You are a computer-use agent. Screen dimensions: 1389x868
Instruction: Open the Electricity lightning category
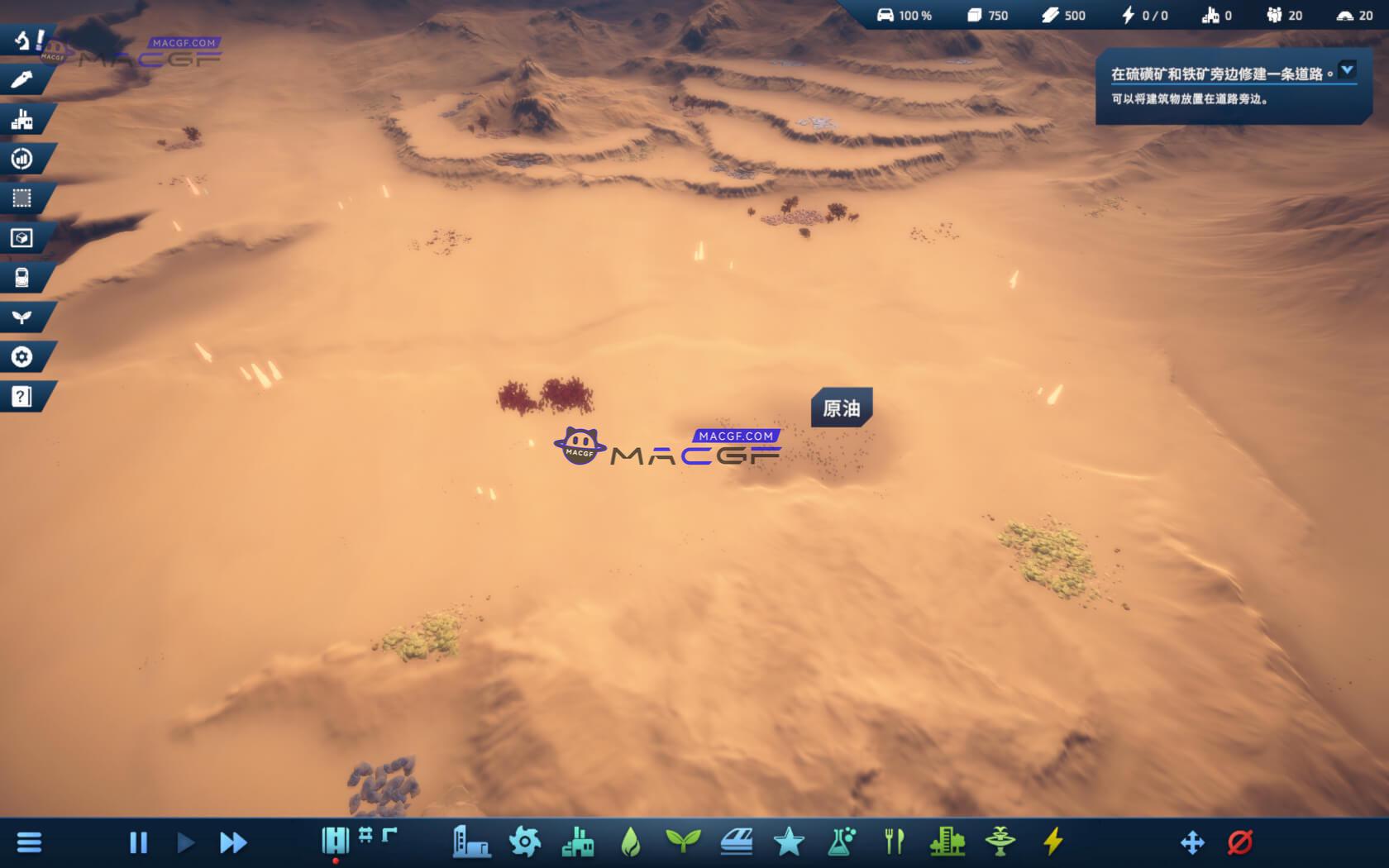coord(1052,842)
